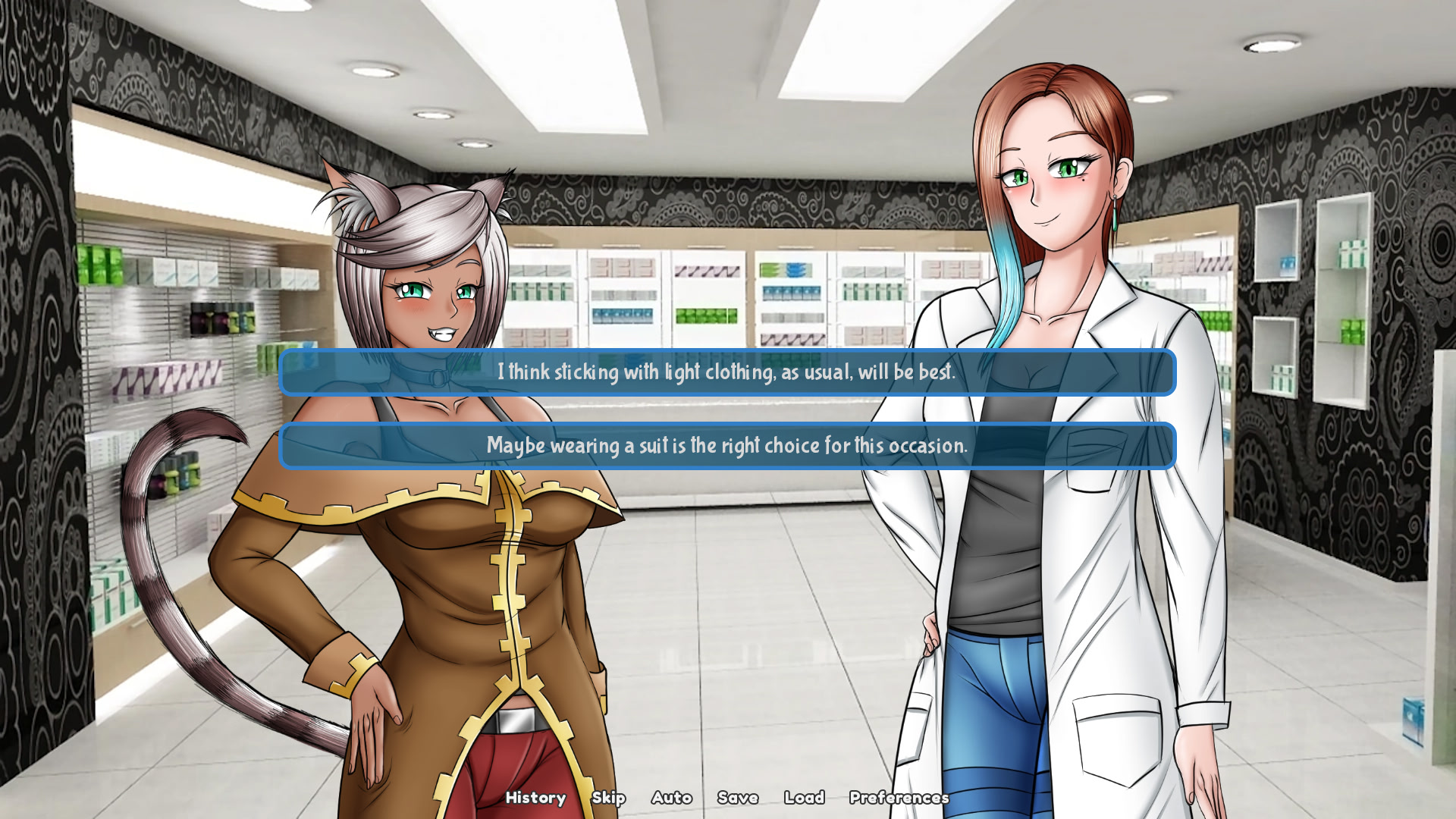Open the Save screen
1456x819 pixels.
[737, 798]
